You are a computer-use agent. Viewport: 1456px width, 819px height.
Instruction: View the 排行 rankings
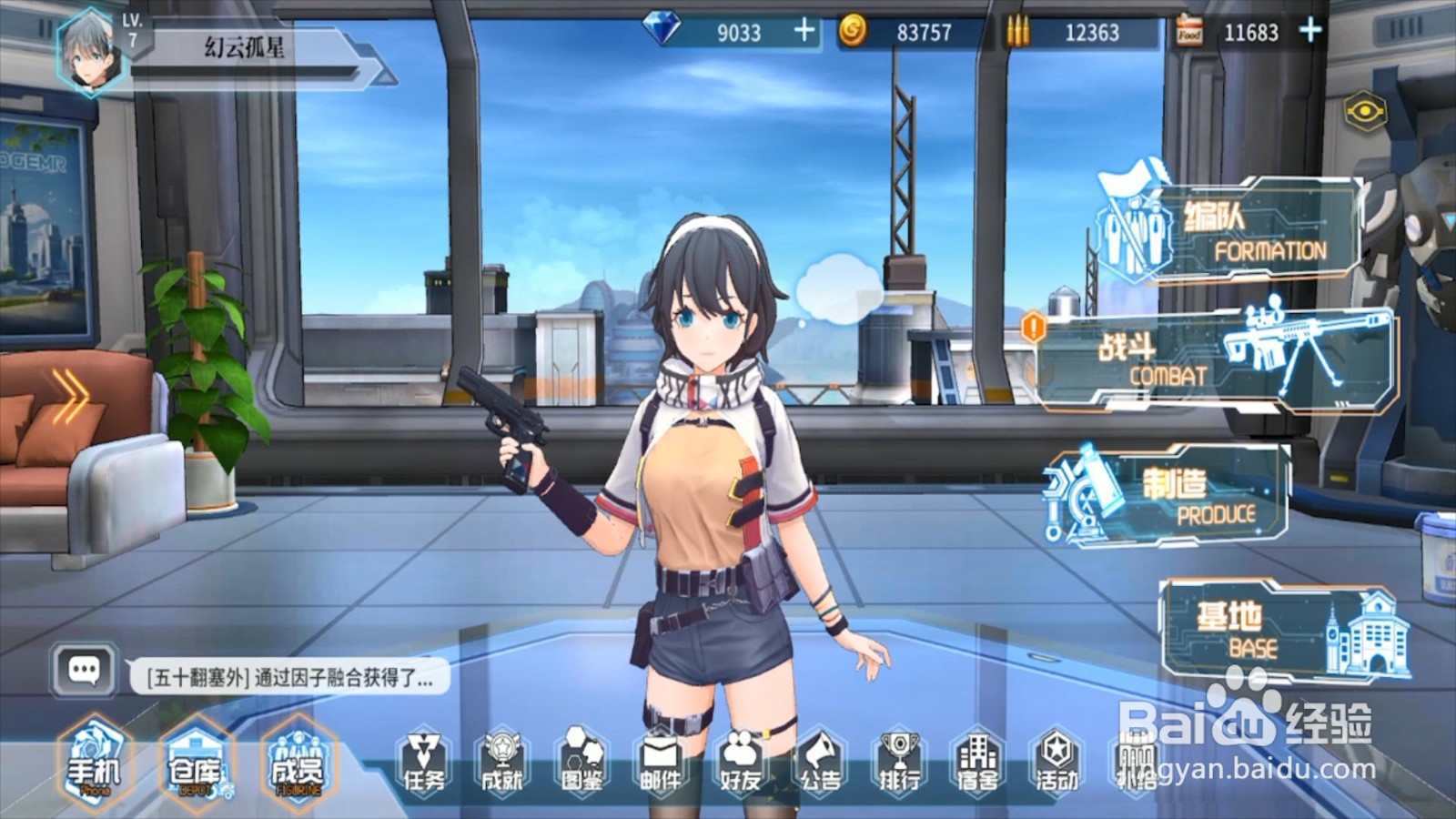[x=899, y=764]
